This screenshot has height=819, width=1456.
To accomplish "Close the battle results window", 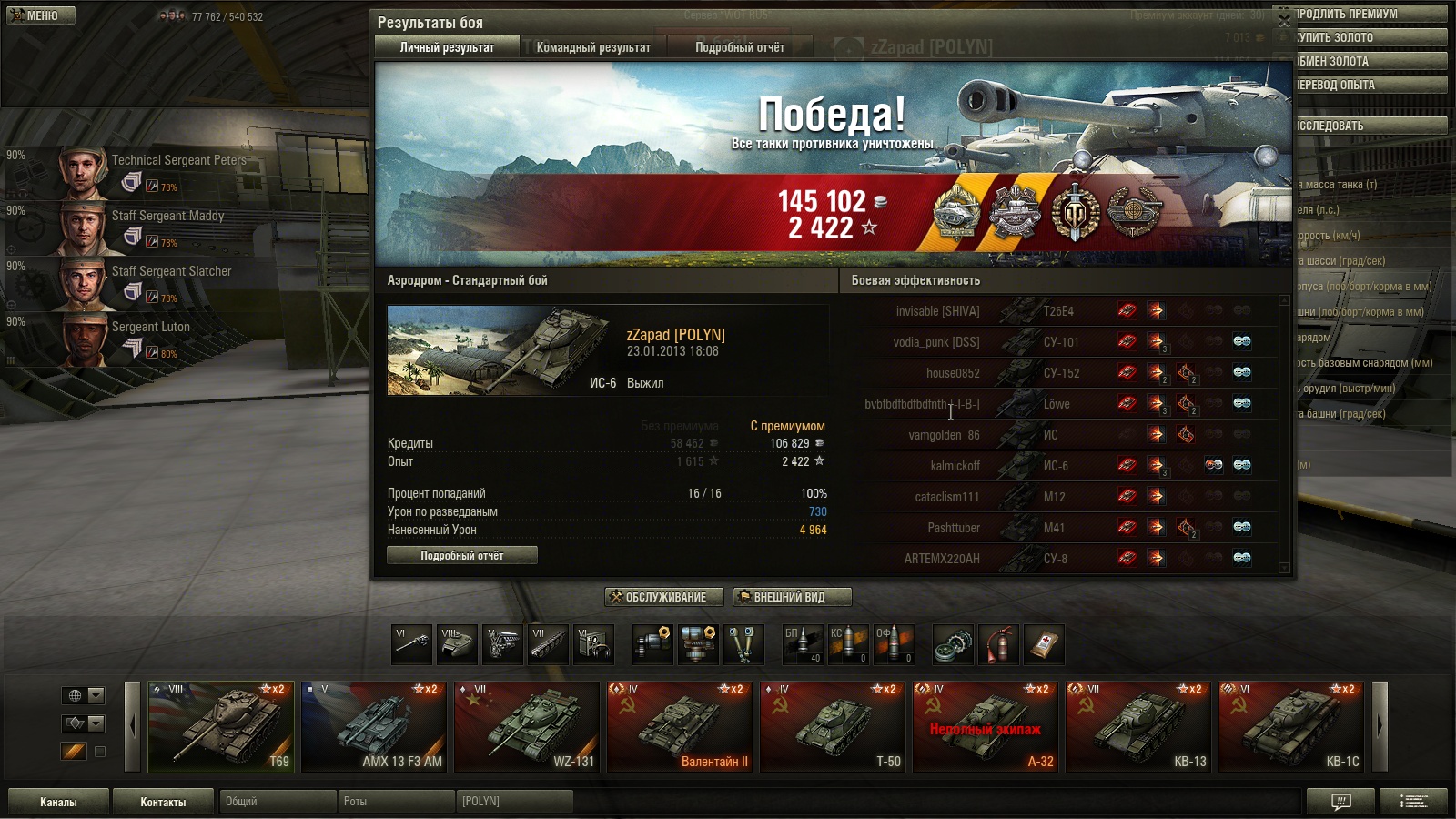I will point(1283,20).
